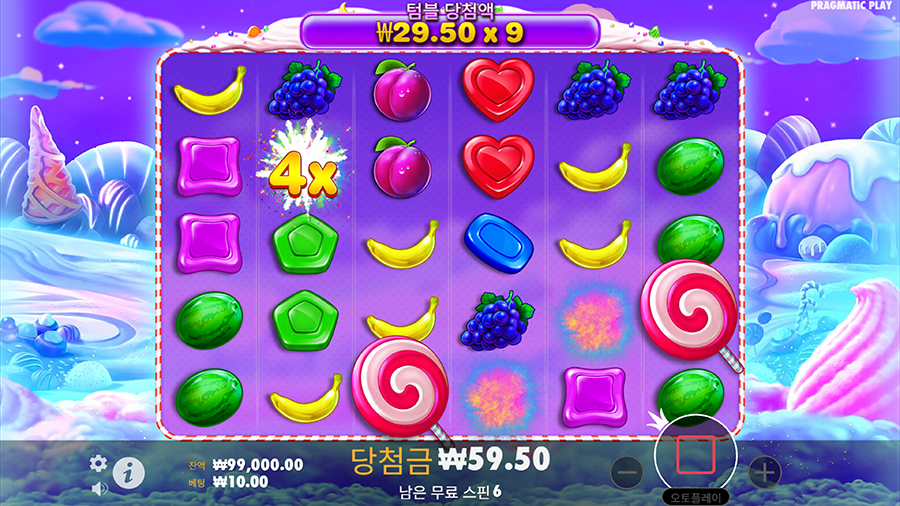Open the gear settings menu

coord(98,463)
